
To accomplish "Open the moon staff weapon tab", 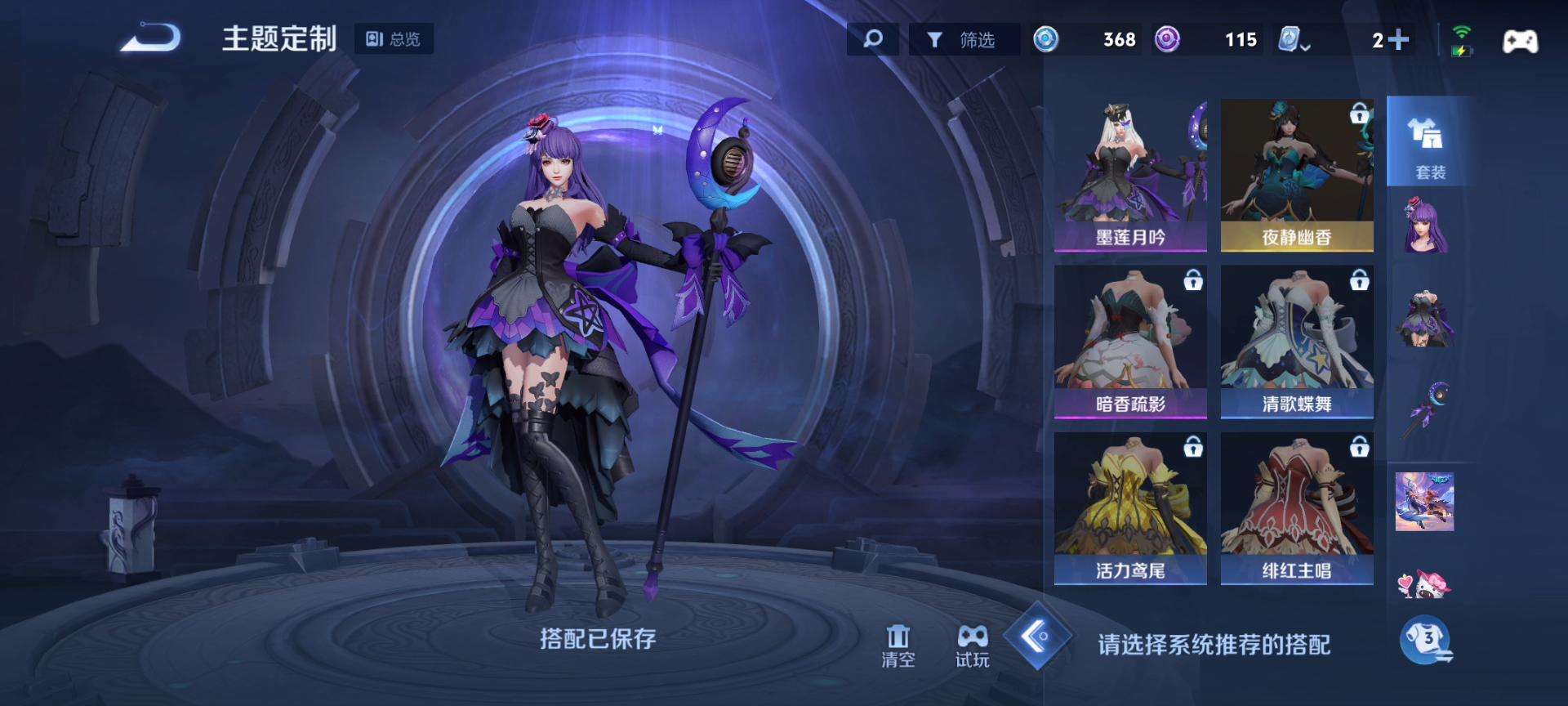I will (x=1425, y=409).
